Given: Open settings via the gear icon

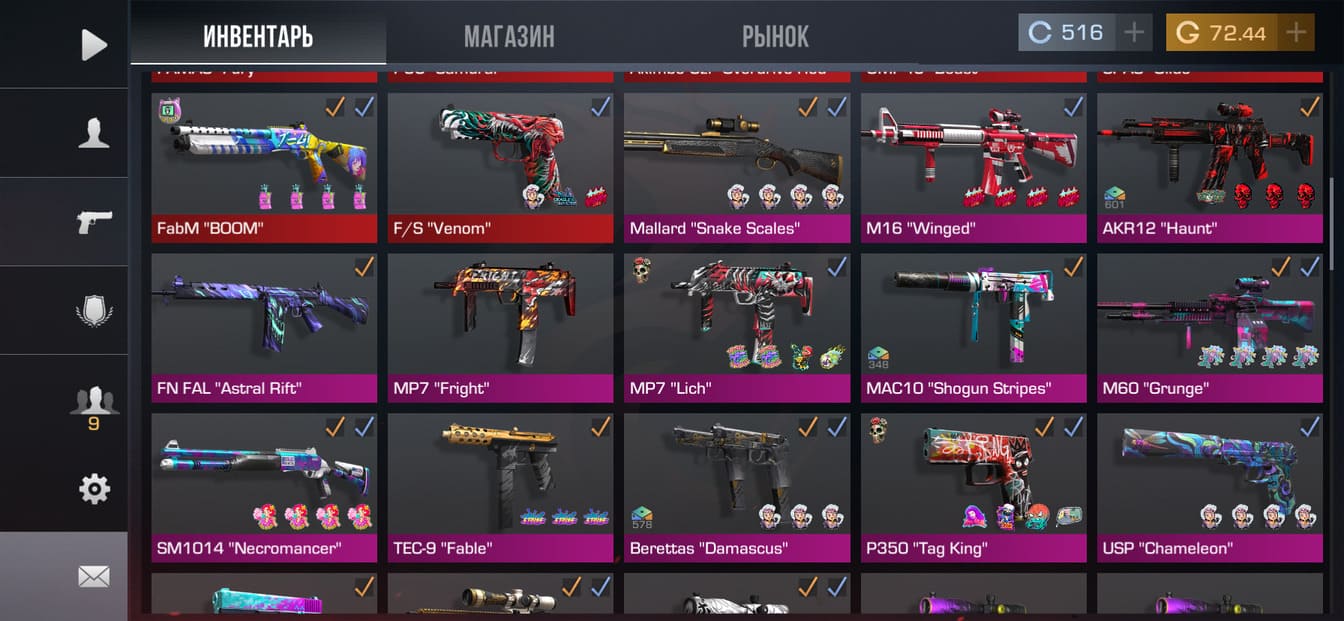Looking at the screenshot, I should tap(93, 489).
